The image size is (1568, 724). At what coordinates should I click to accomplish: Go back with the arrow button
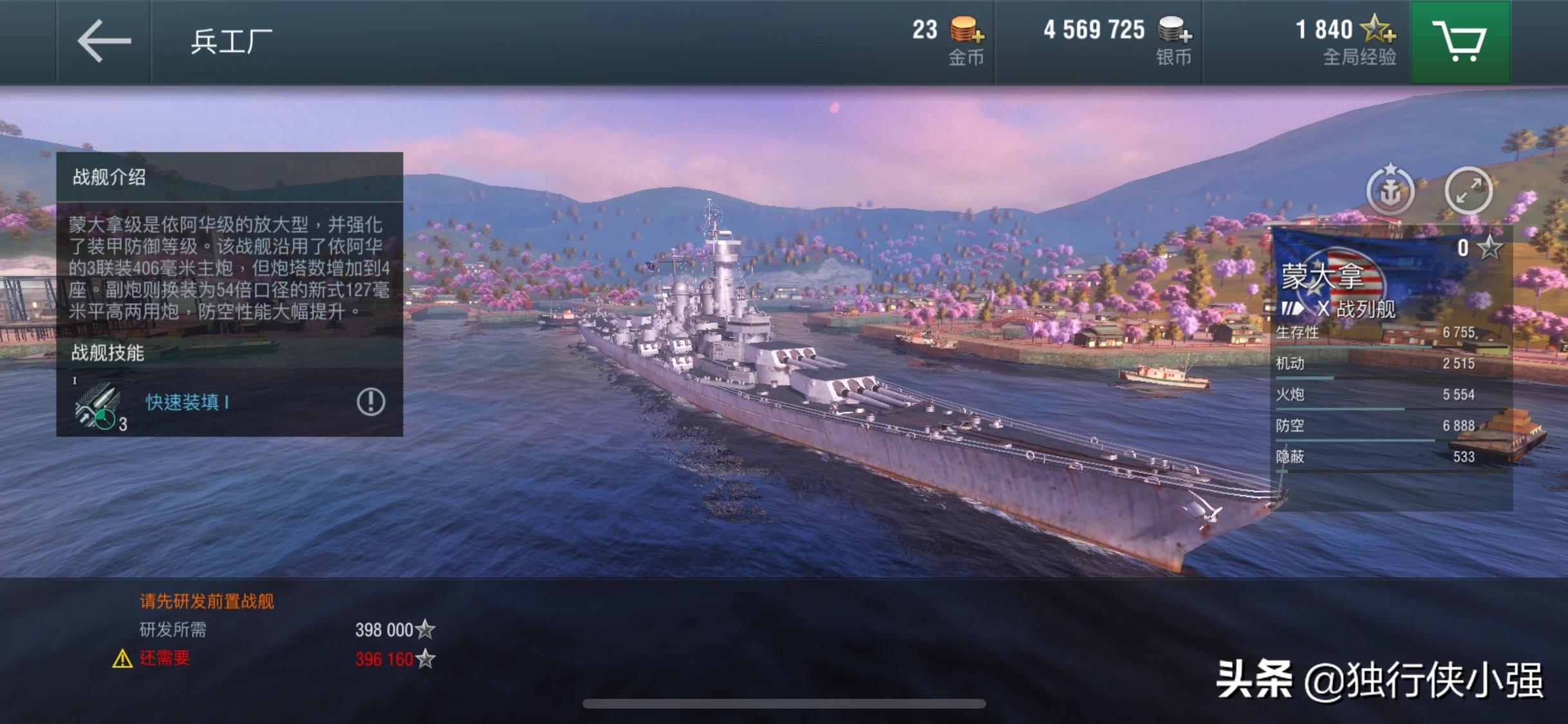(104, 41)
